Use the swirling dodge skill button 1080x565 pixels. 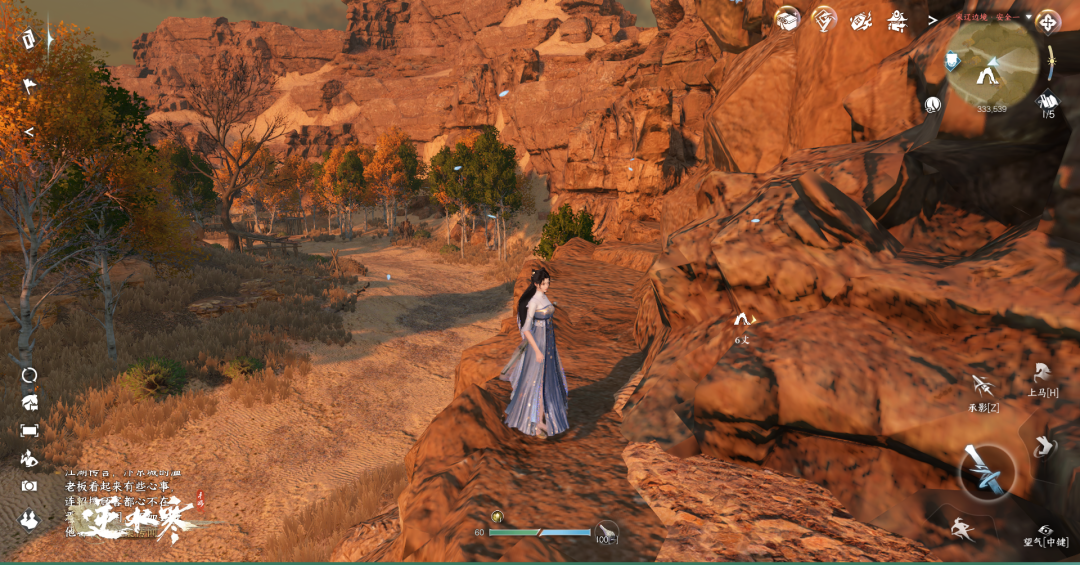tap(1044, 446)
